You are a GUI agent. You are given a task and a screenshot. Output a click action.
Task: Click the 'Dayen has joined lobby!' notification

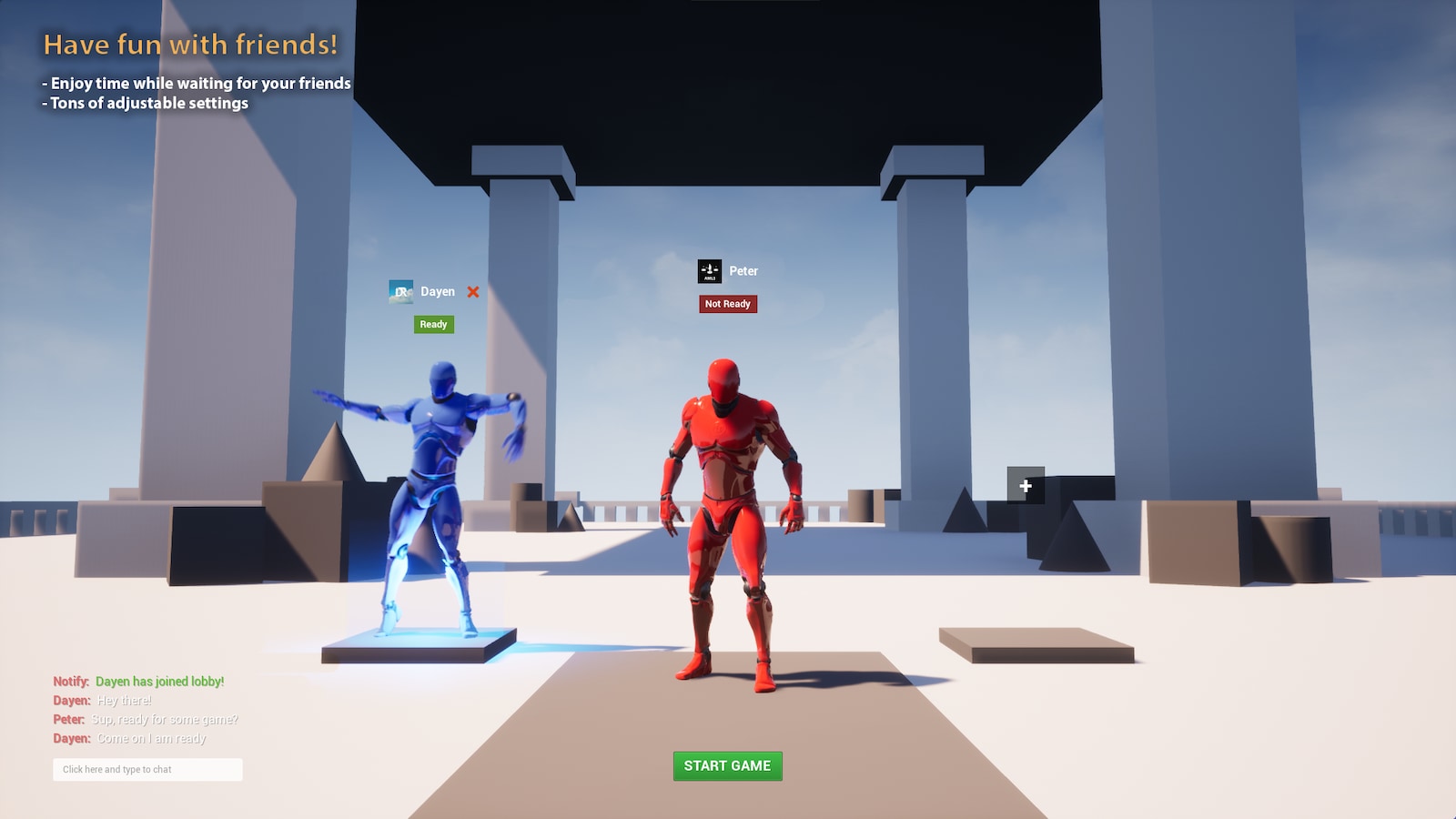click(x=136, y=681)
